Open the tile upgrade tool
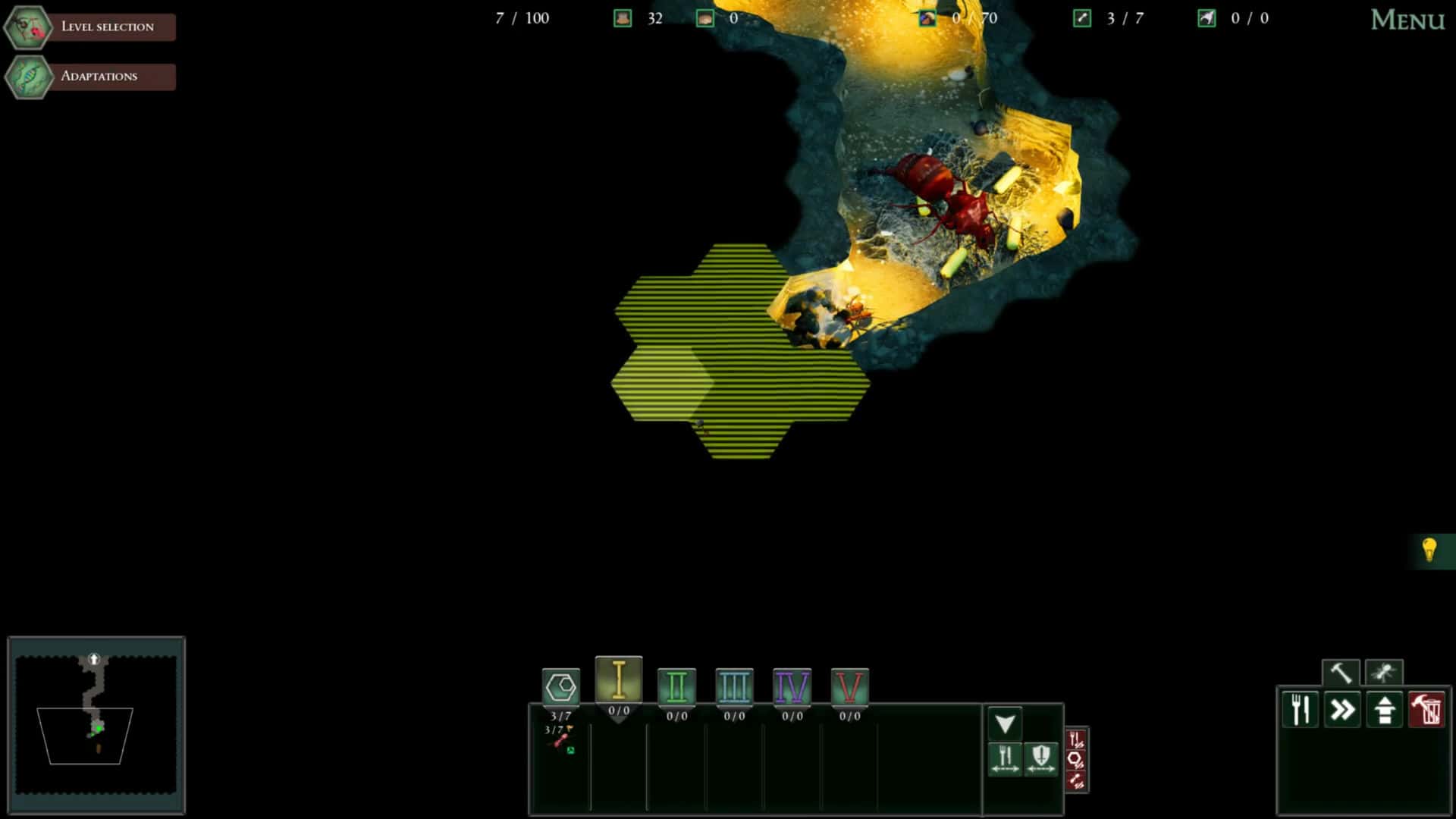1456x819 pixels. tap(1385, 710)
